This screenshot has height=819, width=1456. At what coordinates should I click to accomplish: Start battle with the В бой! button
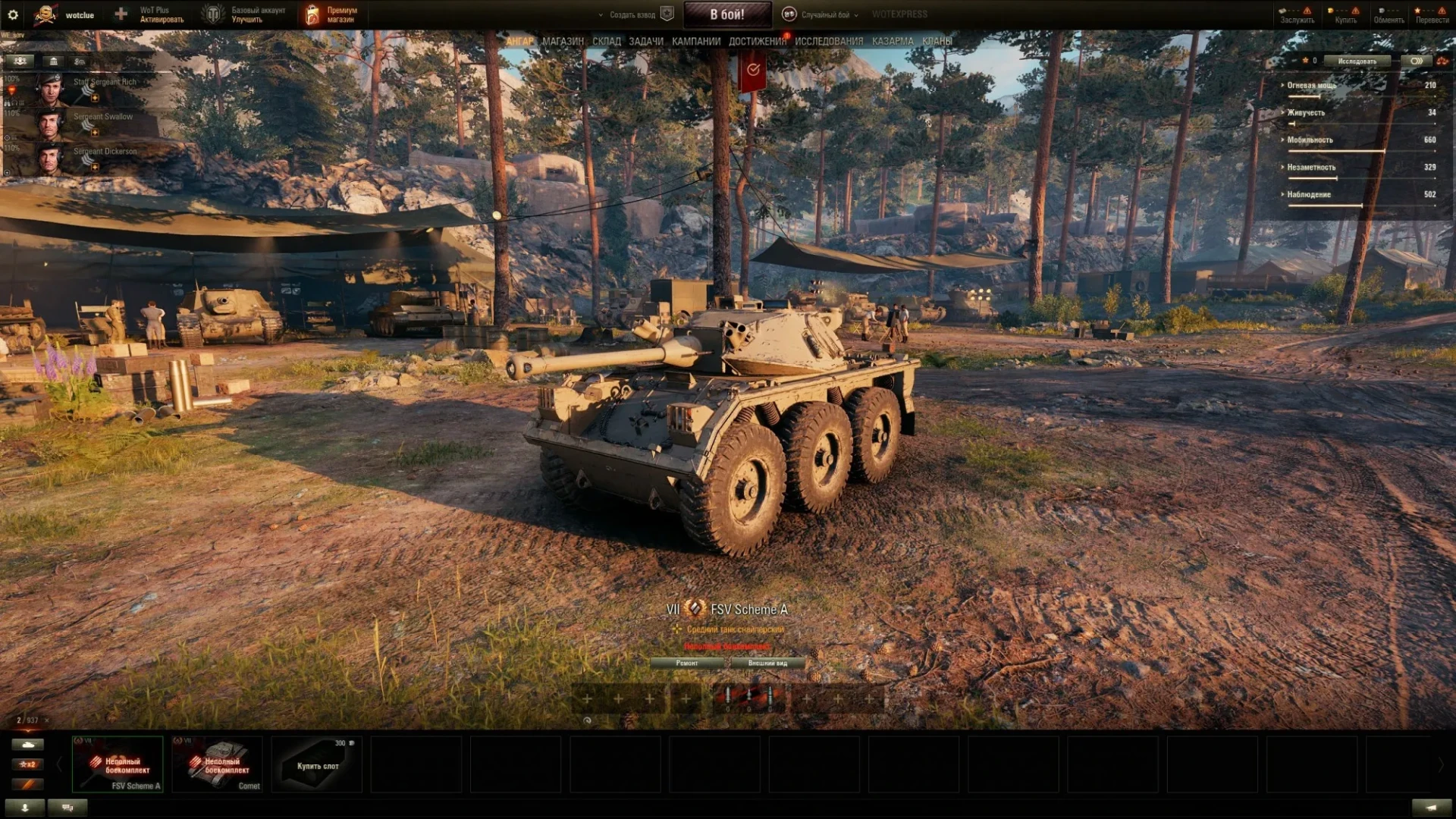(726, 14)
